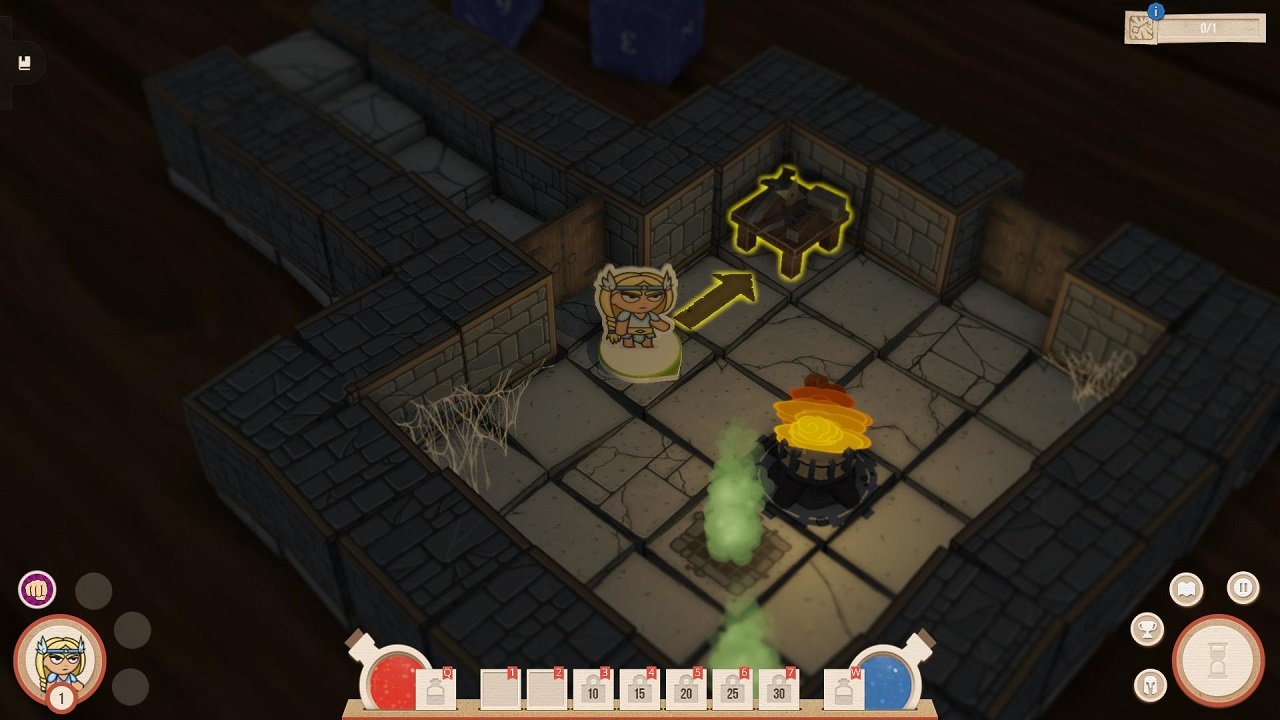Use the red health potion slot Q
The width and height of the screenshot is (1280, 720).
tap(435, 689)
